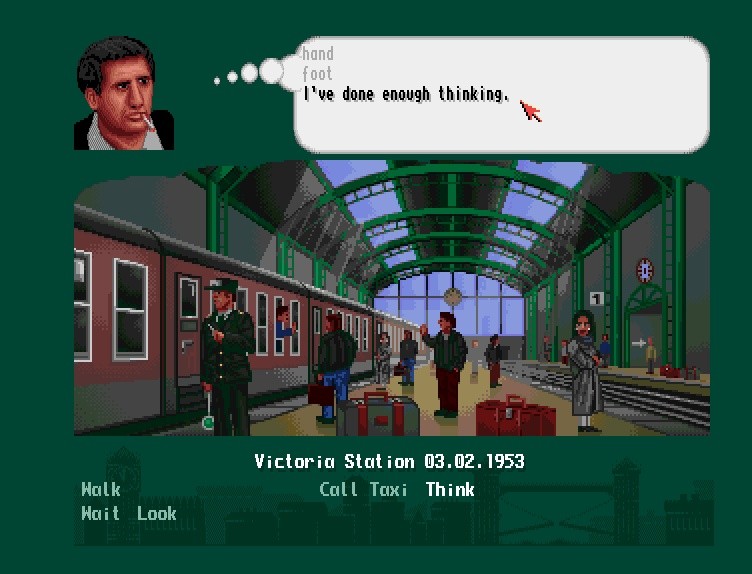752x574 pixels.
Task: Pick the Look command
Action: 157,513
